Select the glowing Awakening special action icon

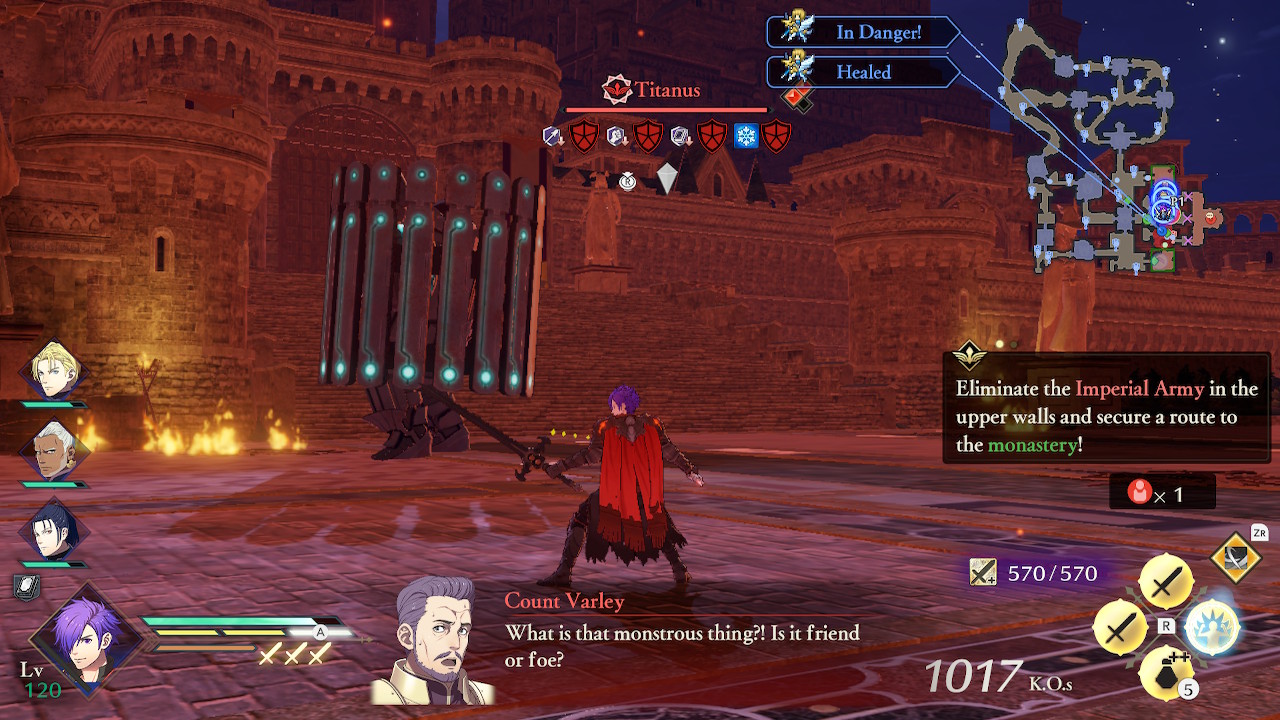pyautogui.click(x=1212, y=626)
